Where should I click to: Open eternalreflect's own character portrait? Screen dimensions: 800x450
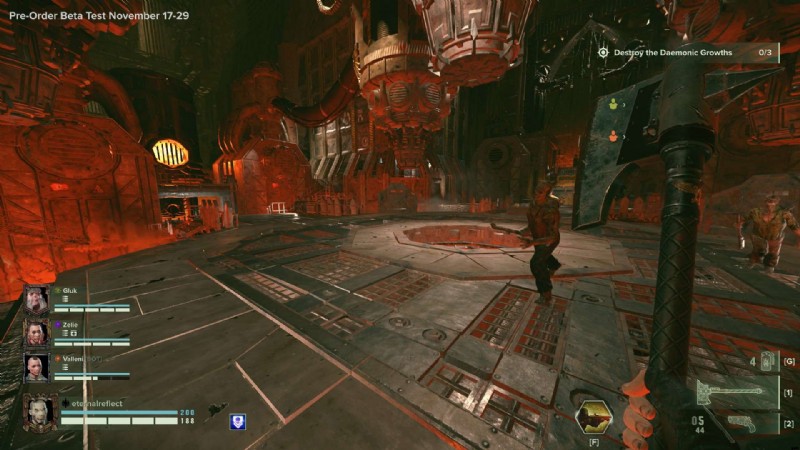pos(40,413)
